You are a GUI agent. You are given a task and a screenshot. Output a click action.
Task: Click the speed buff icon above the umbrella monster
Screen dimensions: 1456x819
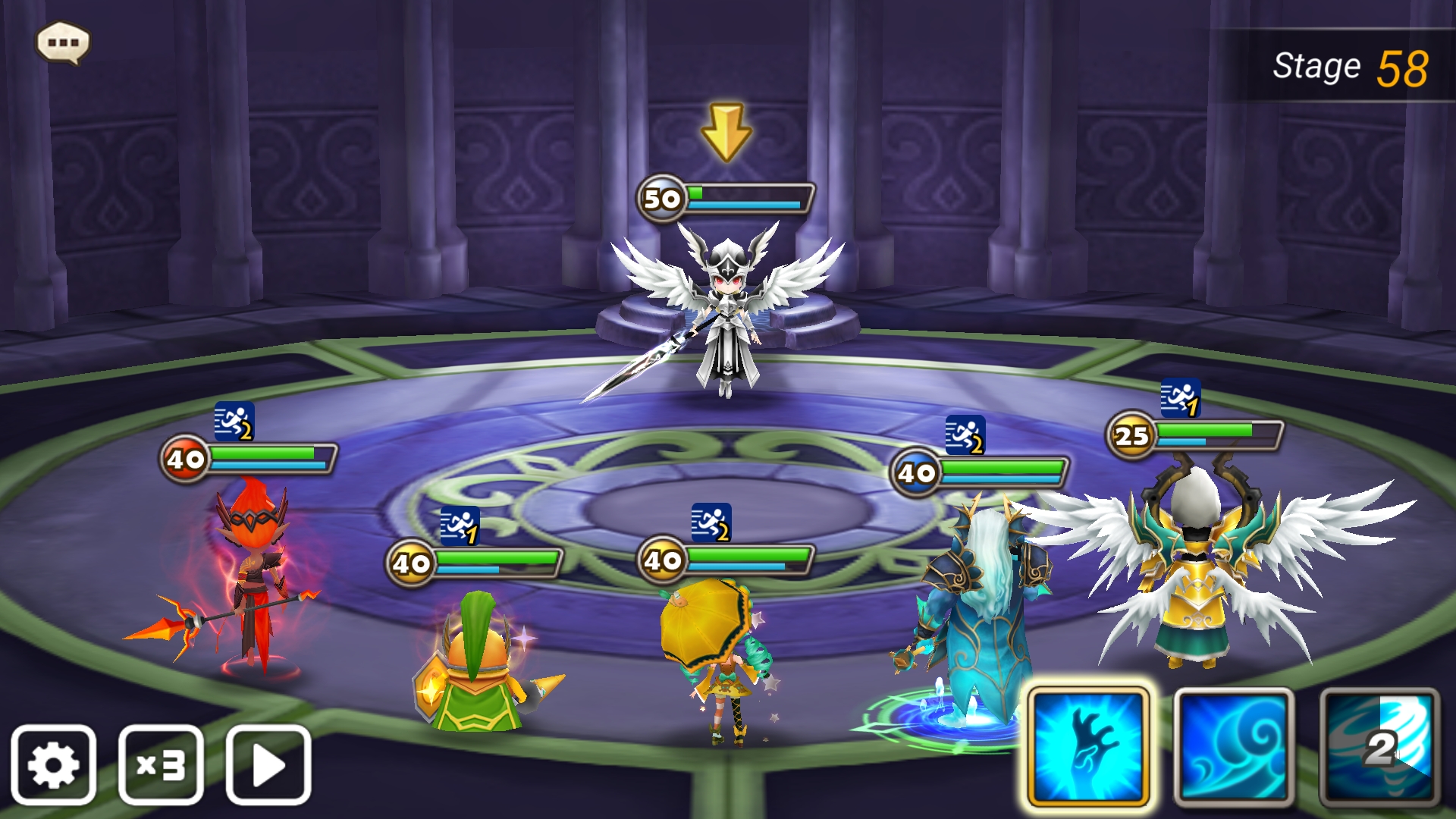(x=710, y=522)
